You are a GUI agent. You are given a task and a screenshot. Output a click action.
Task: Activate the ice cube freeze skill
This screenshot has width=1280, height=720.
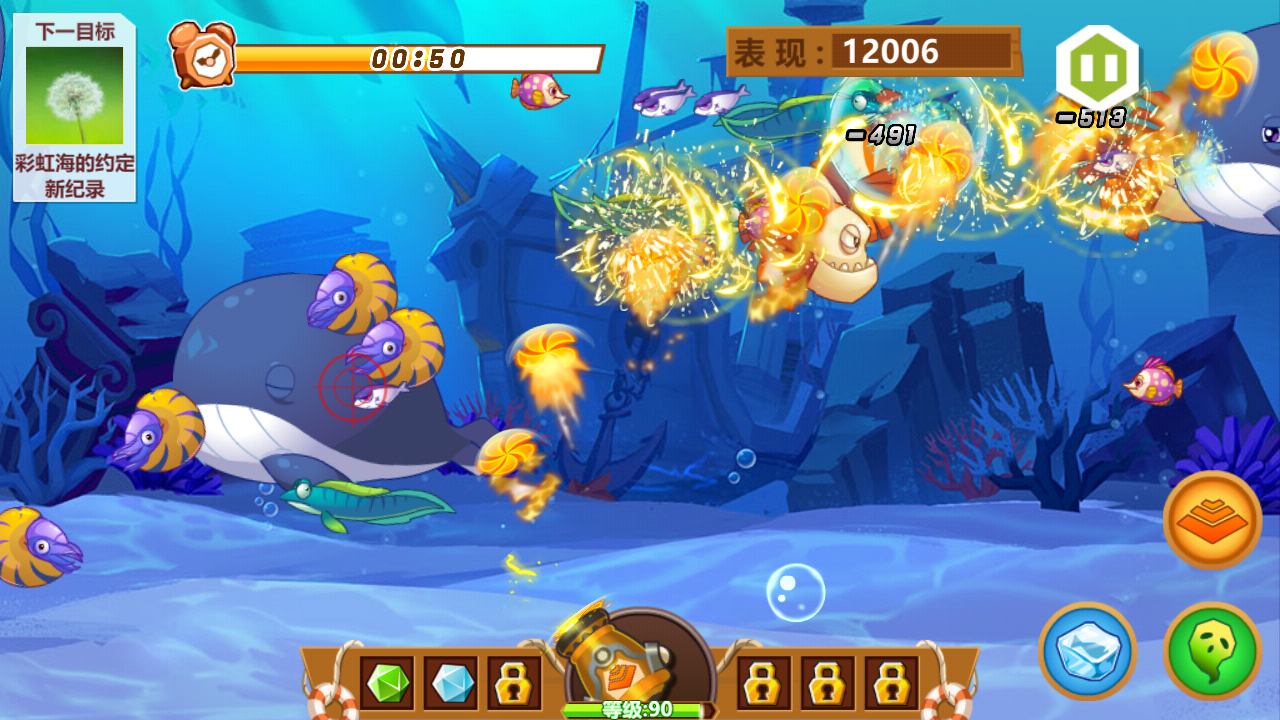1087,651
